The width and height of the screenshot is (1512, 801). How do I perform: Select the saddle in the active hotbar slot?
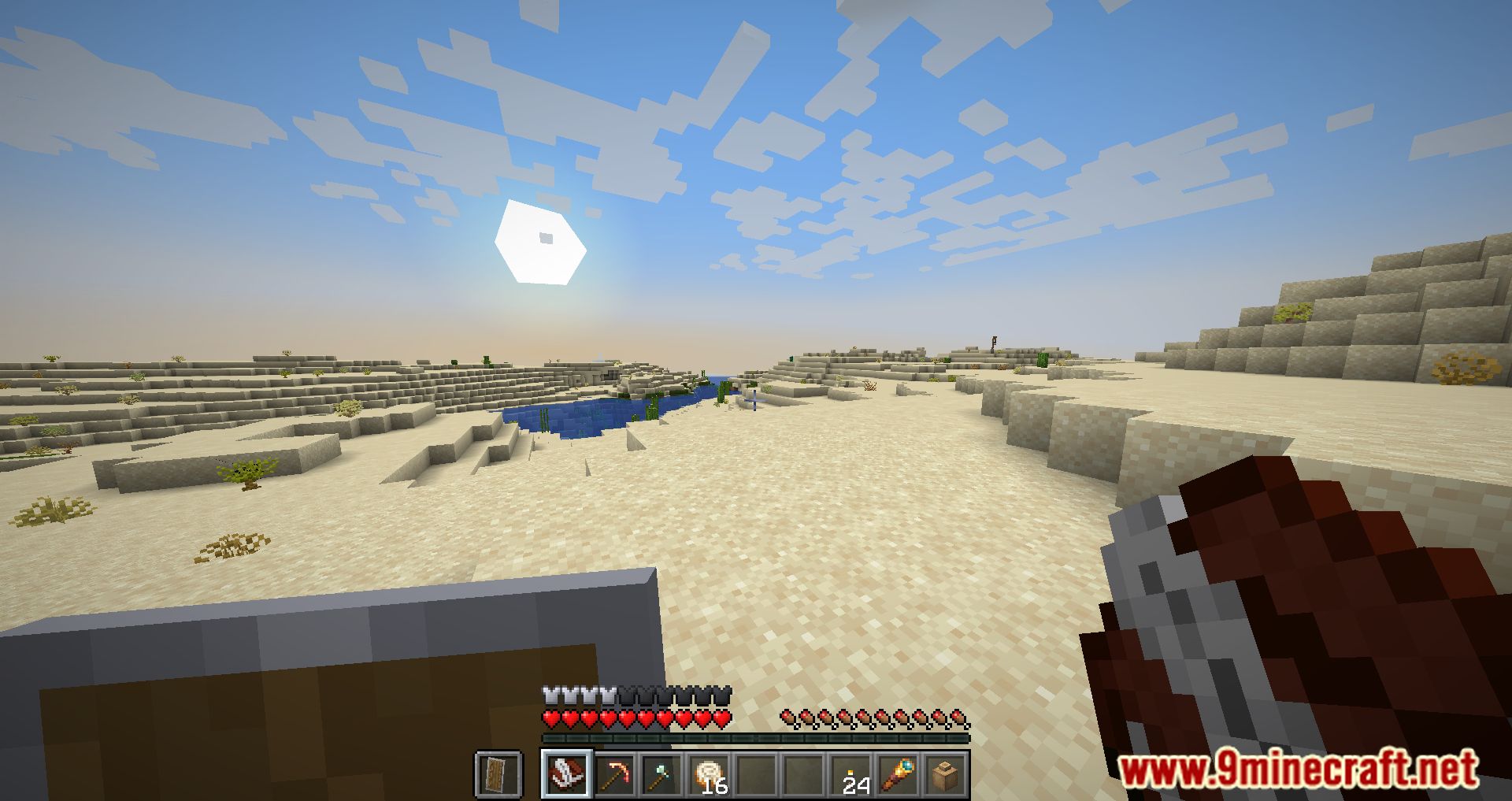[x=567, y=774]
